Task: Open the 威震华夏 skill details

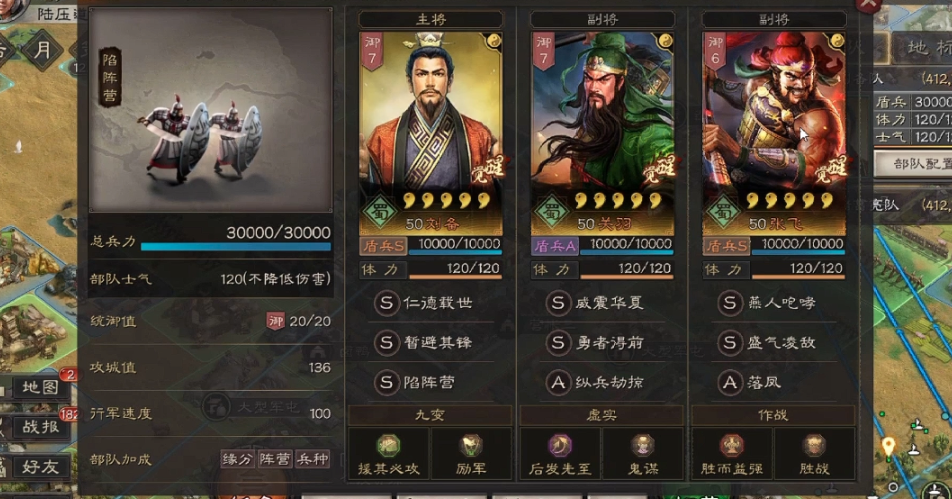Action: pyautogui.click(x=601, y=302)
